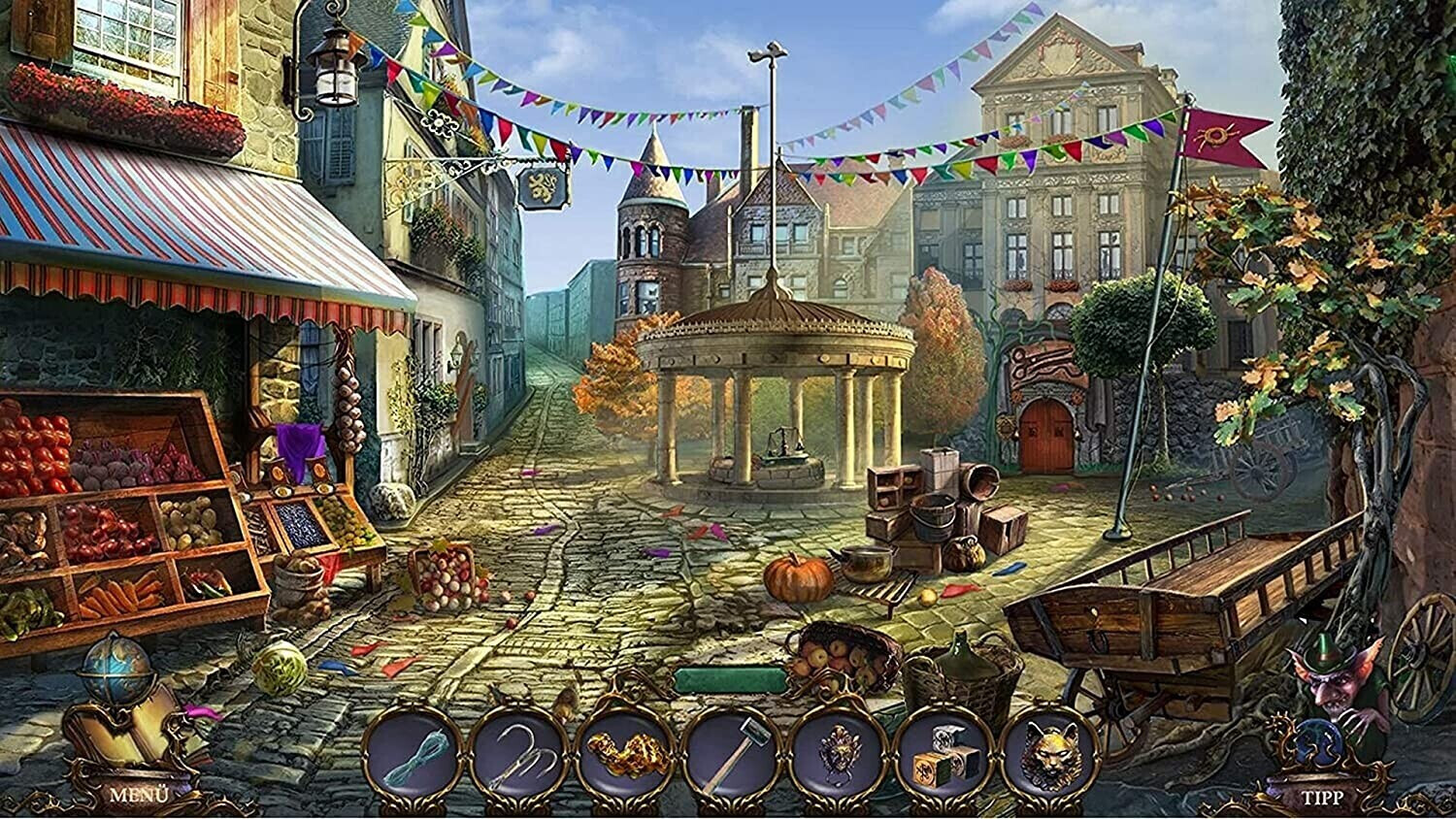
Task: Open the globe map icon
Action: [x=116, y=669]
